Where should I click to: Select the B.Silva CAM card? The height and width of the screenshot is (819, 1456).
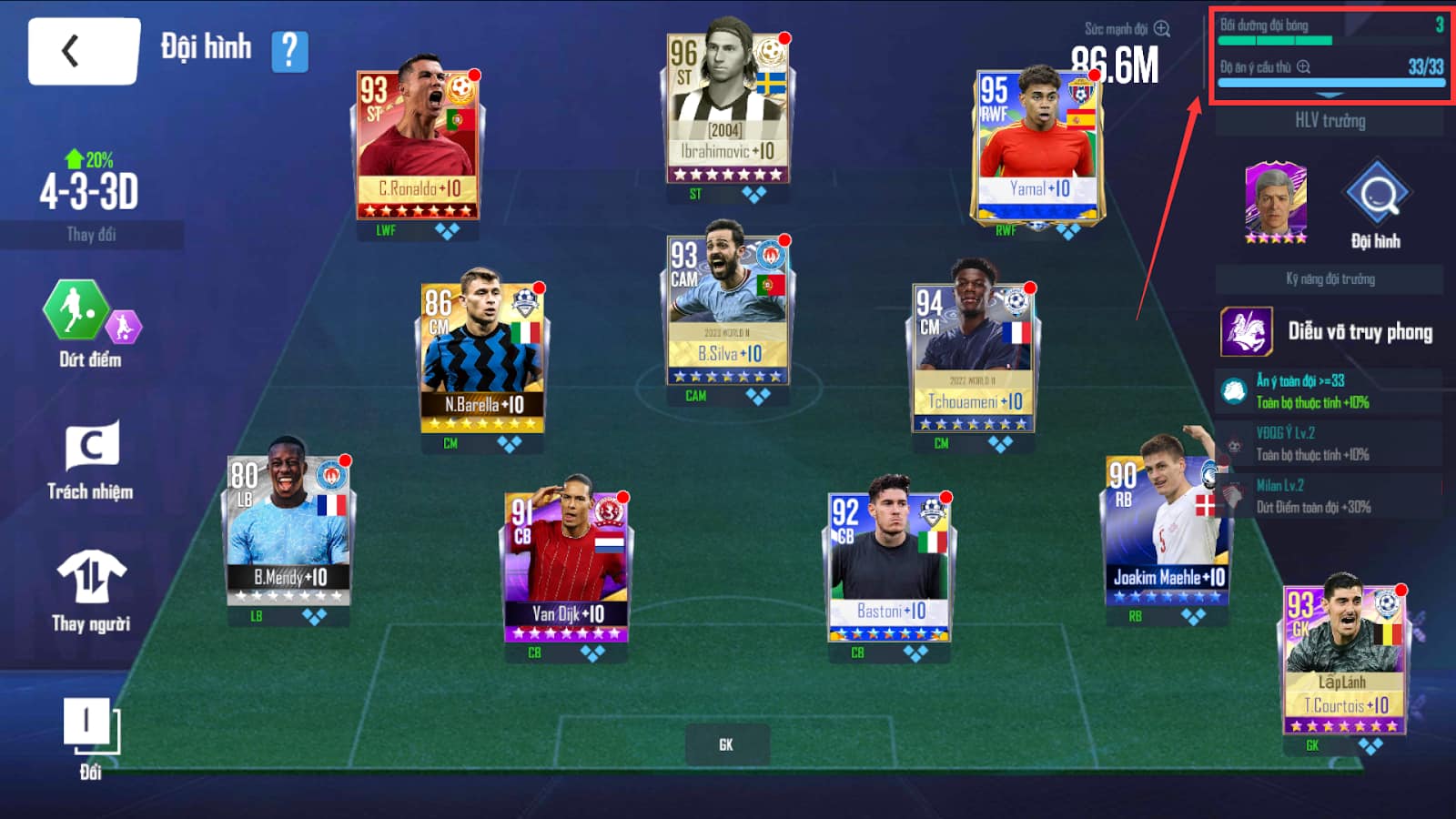tap(726, 308)
